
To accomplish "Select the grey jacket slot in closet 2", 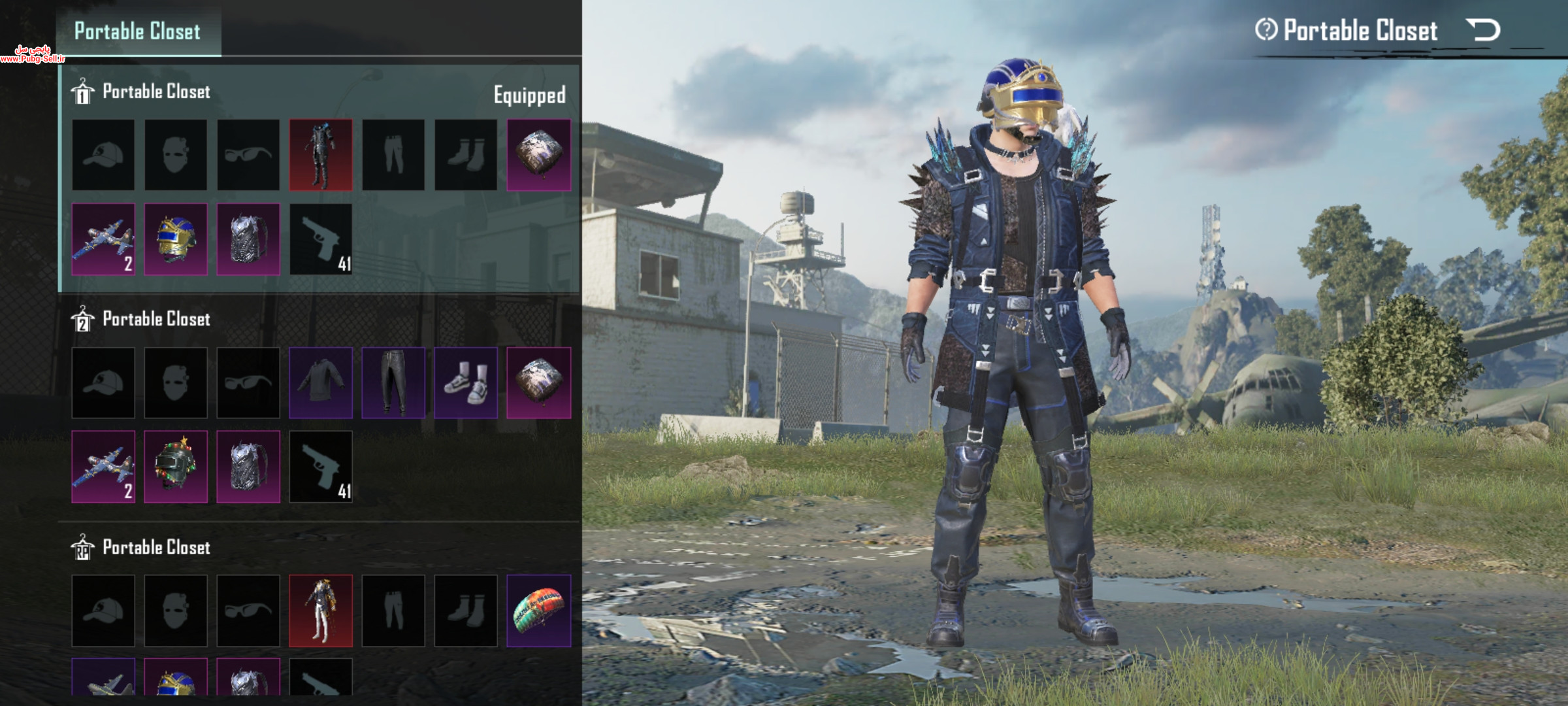I will coord(321,383).
